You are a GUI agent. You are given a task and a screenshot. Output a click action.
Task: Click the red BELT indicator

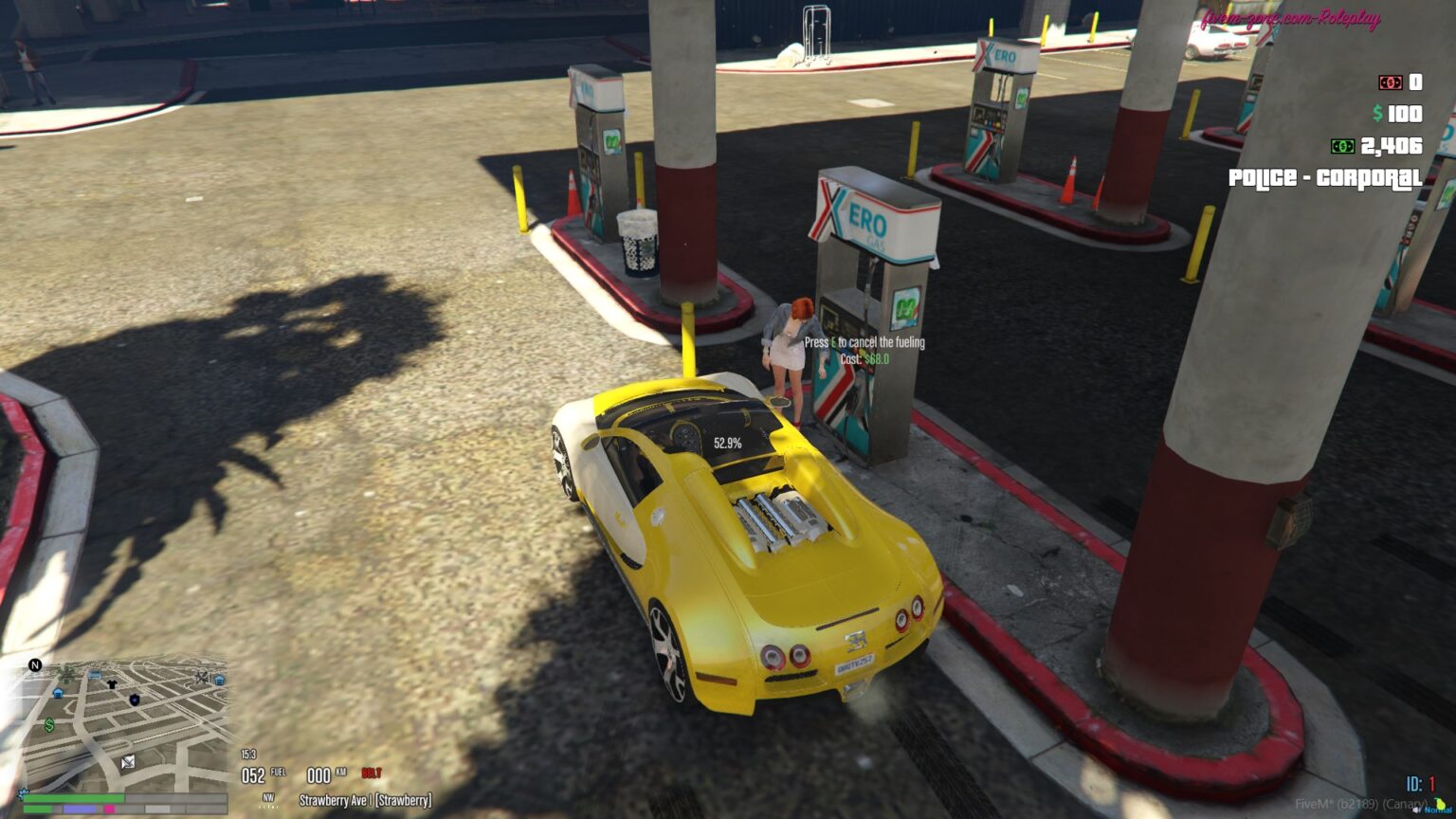(x=372, y=773)
